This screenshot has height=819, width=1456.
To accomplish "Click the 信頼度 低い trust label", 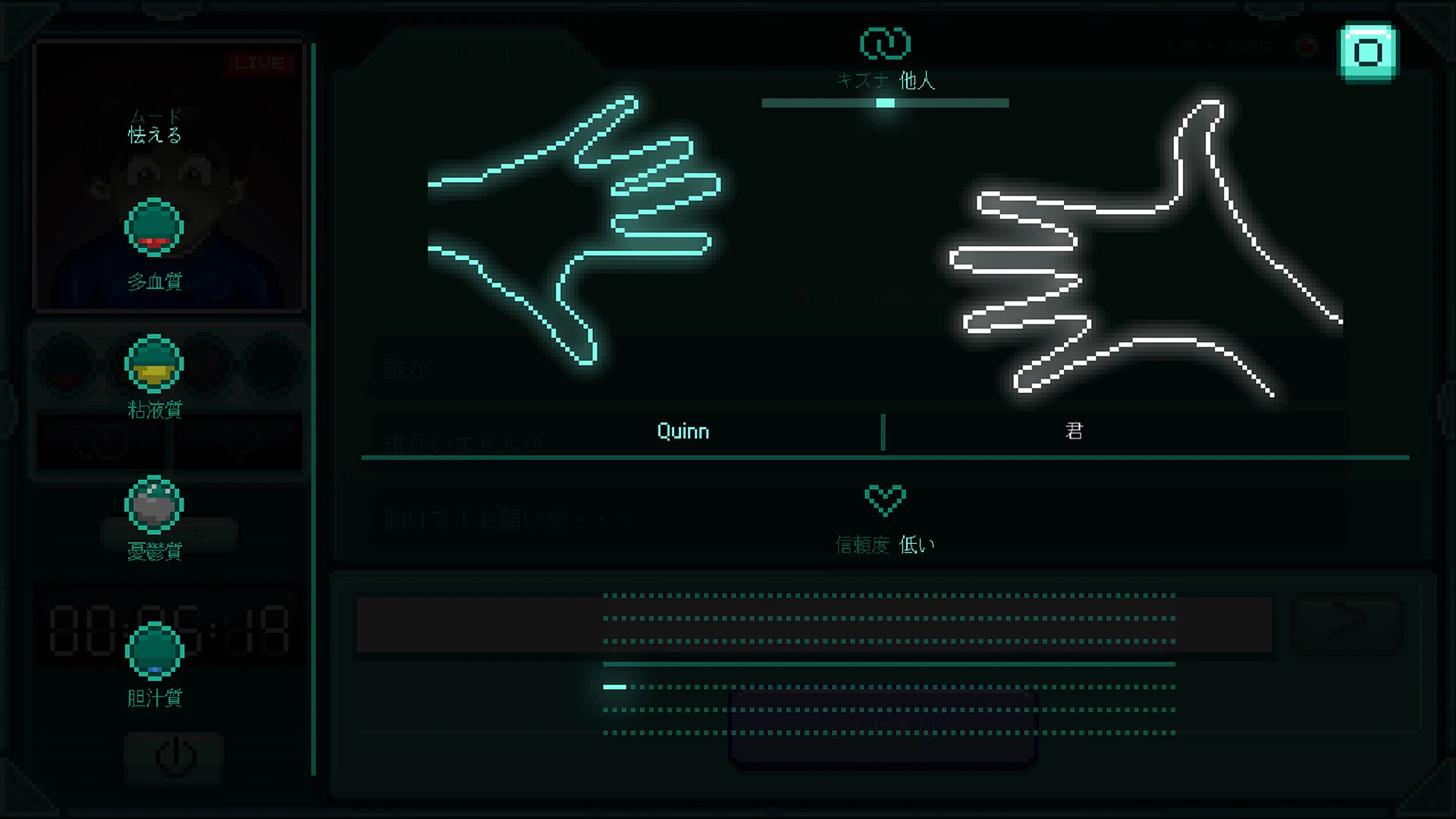I will pyautogui.click(x=884, y=544).
